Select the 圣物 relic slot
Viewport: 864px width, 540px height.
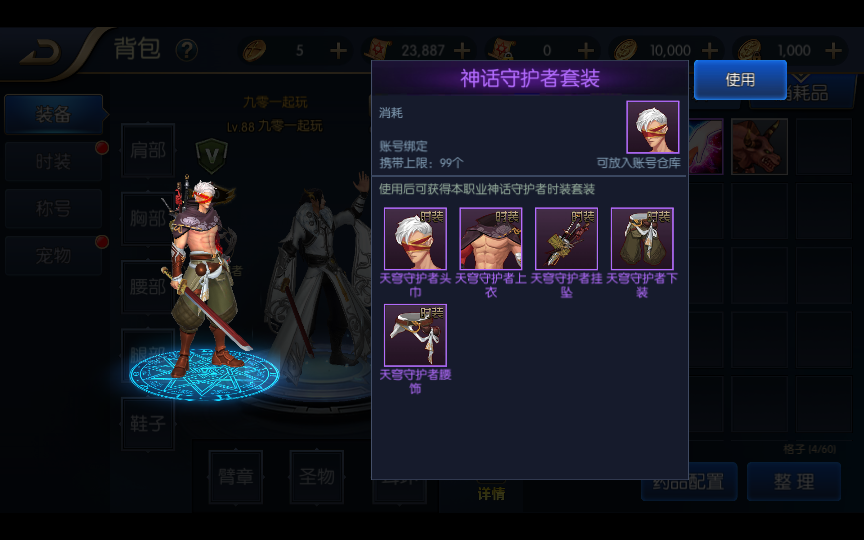tap(316, 477)
